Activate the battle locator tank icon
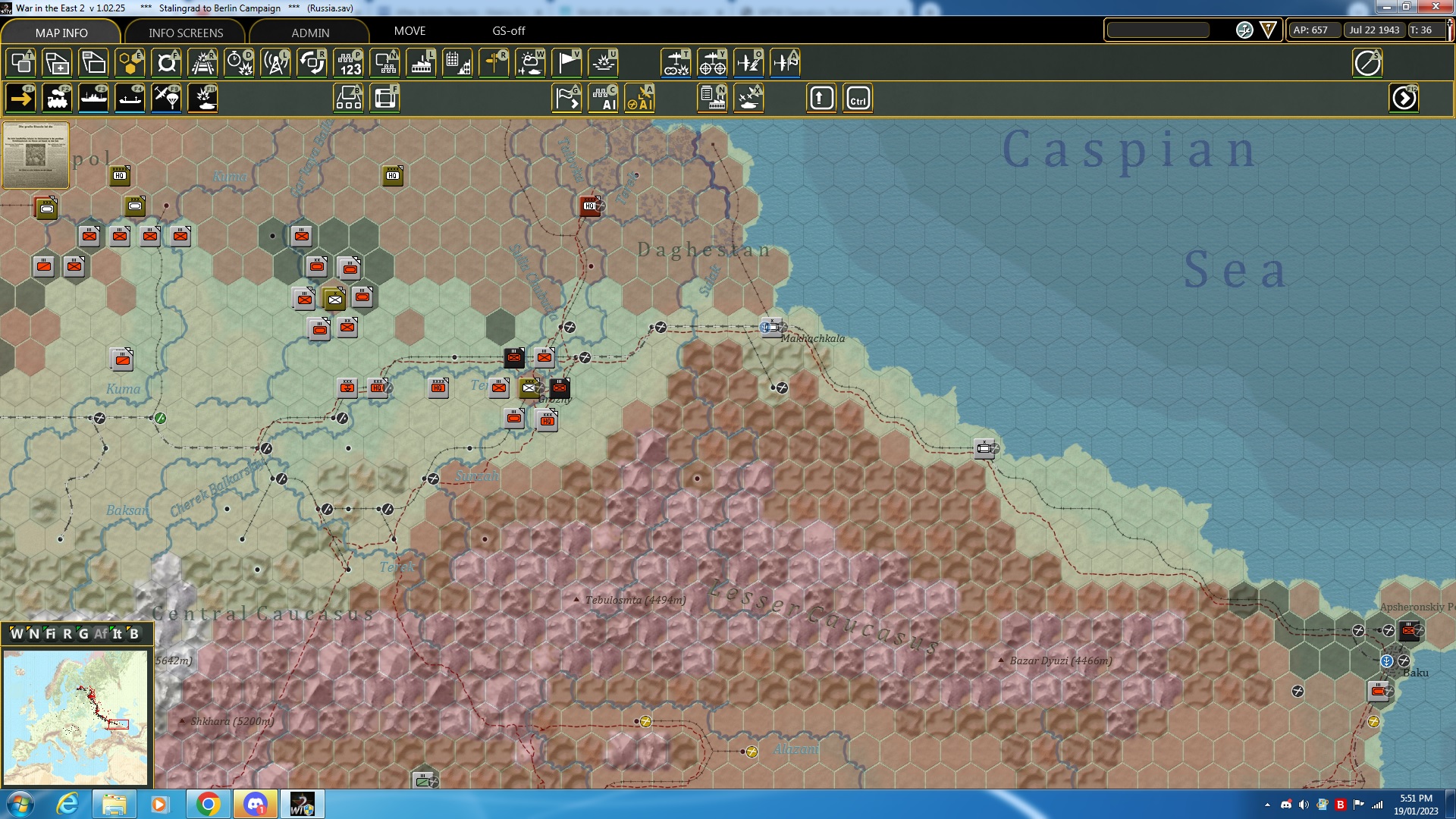 coord(202,98)
